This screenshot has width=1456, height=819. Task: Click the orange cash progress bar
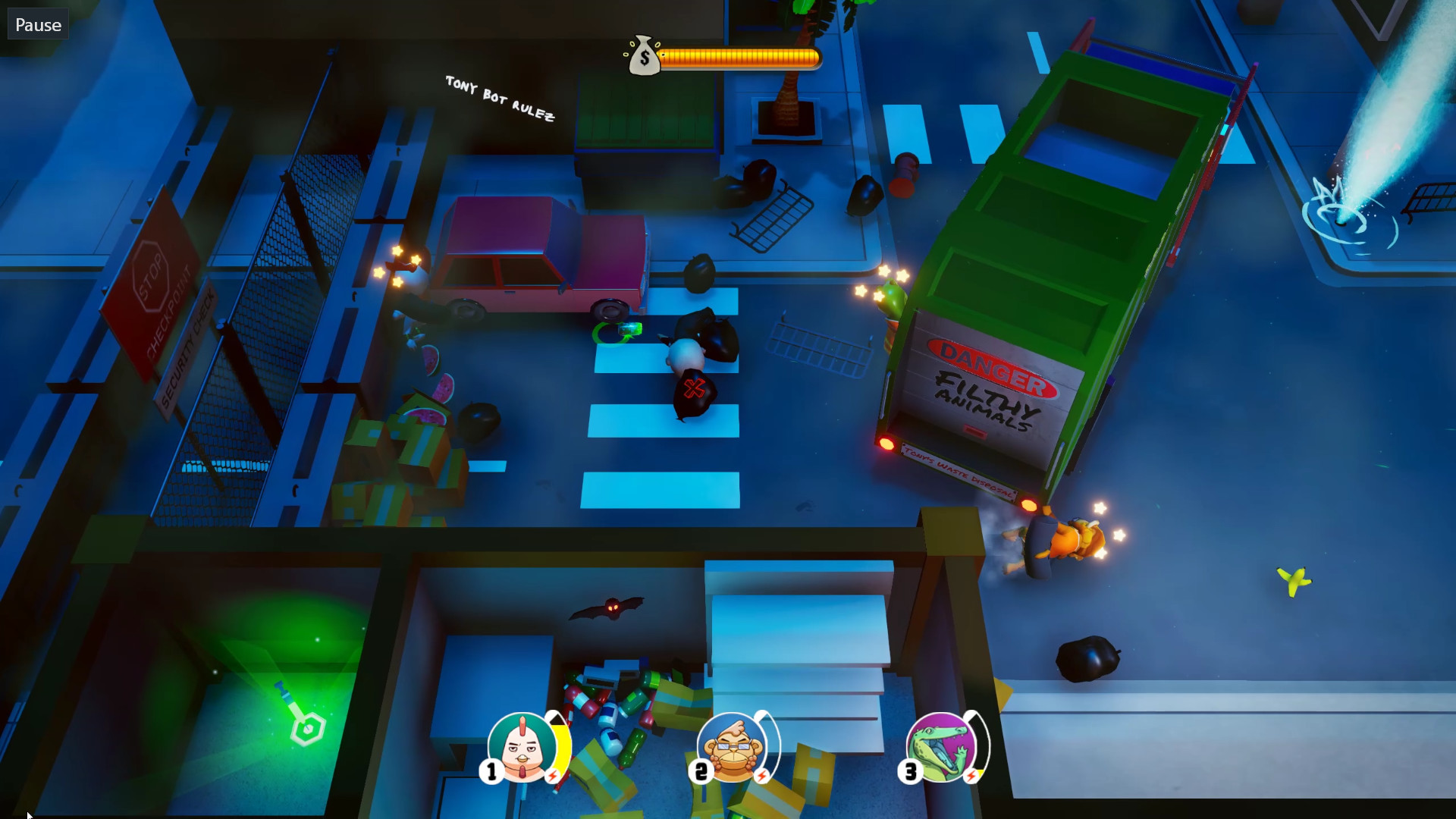739,56
